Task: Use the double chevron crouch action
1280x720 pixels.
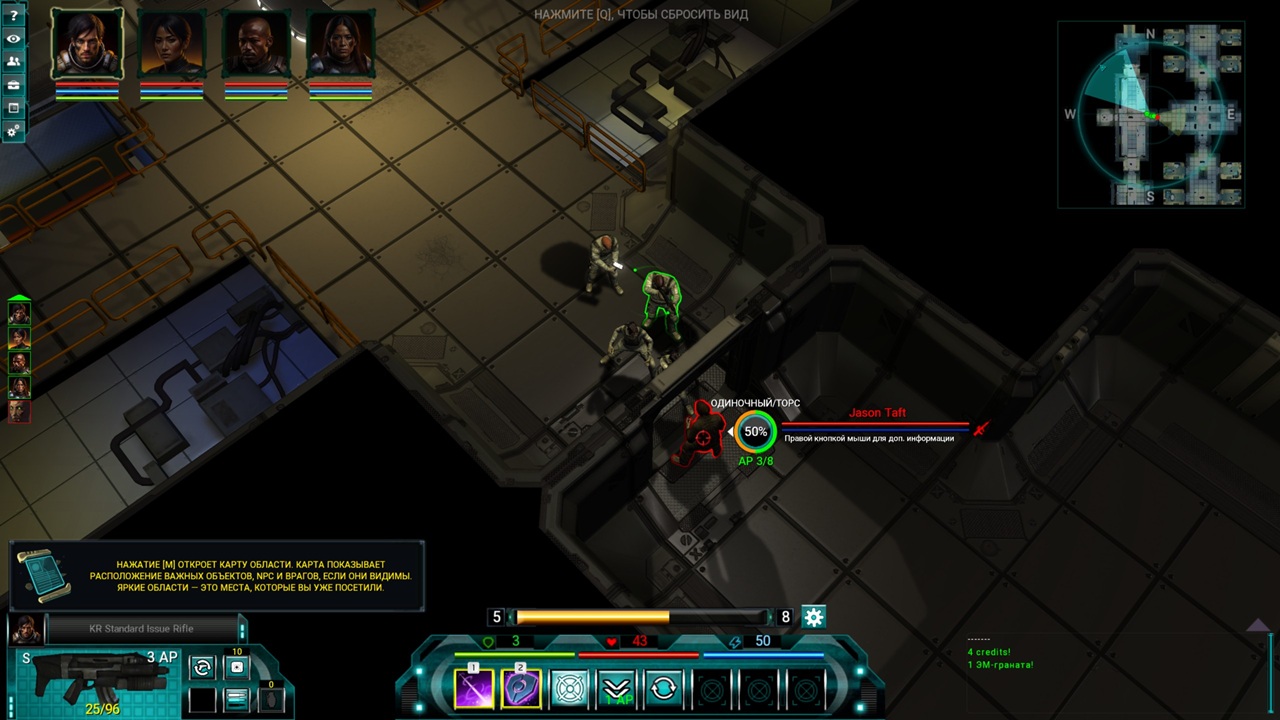Action: 617,689
